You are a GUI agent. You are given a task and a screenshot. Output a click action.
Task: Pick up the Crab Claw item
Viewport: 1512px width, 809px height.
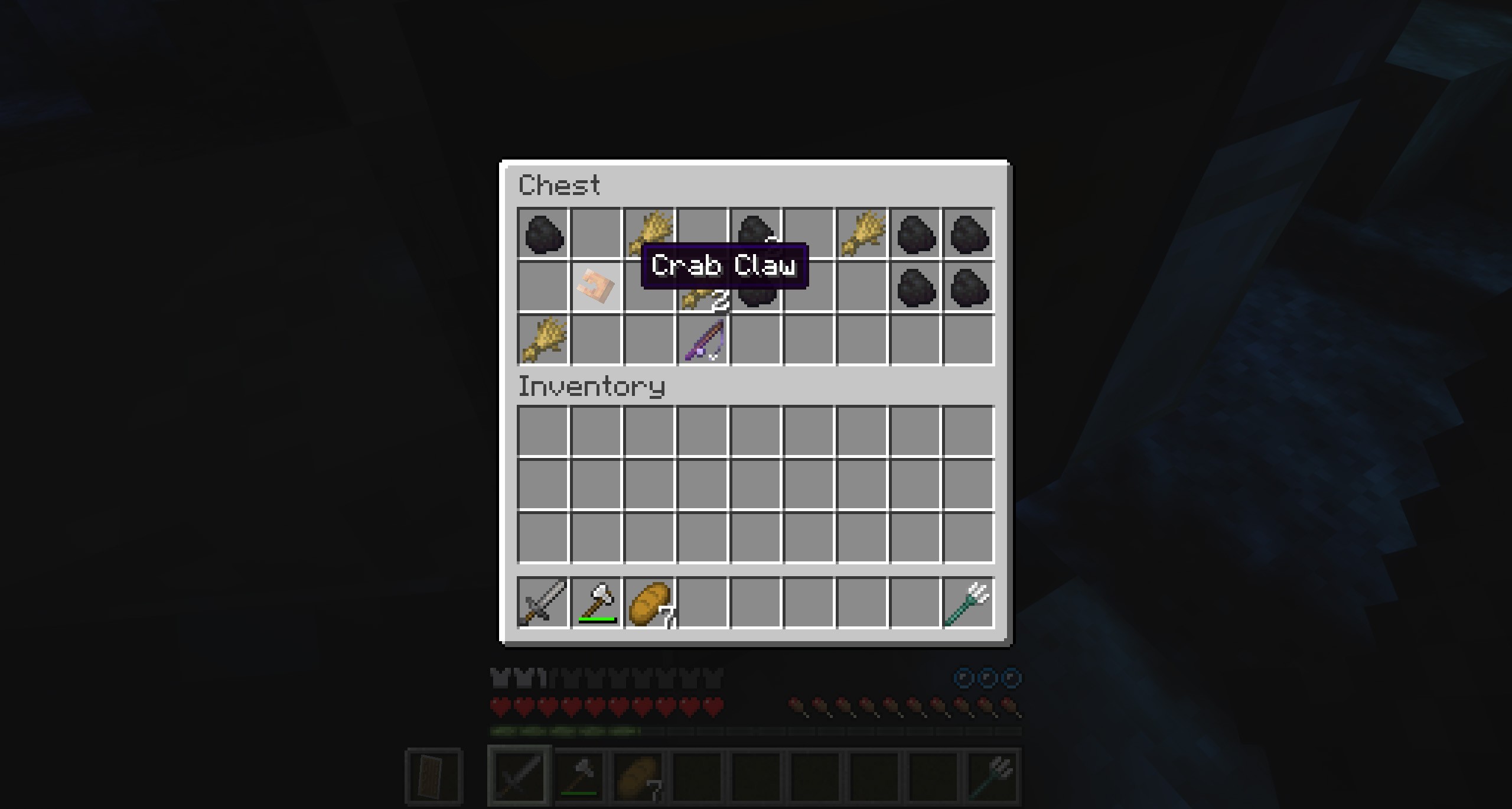(x=596, y=287)
